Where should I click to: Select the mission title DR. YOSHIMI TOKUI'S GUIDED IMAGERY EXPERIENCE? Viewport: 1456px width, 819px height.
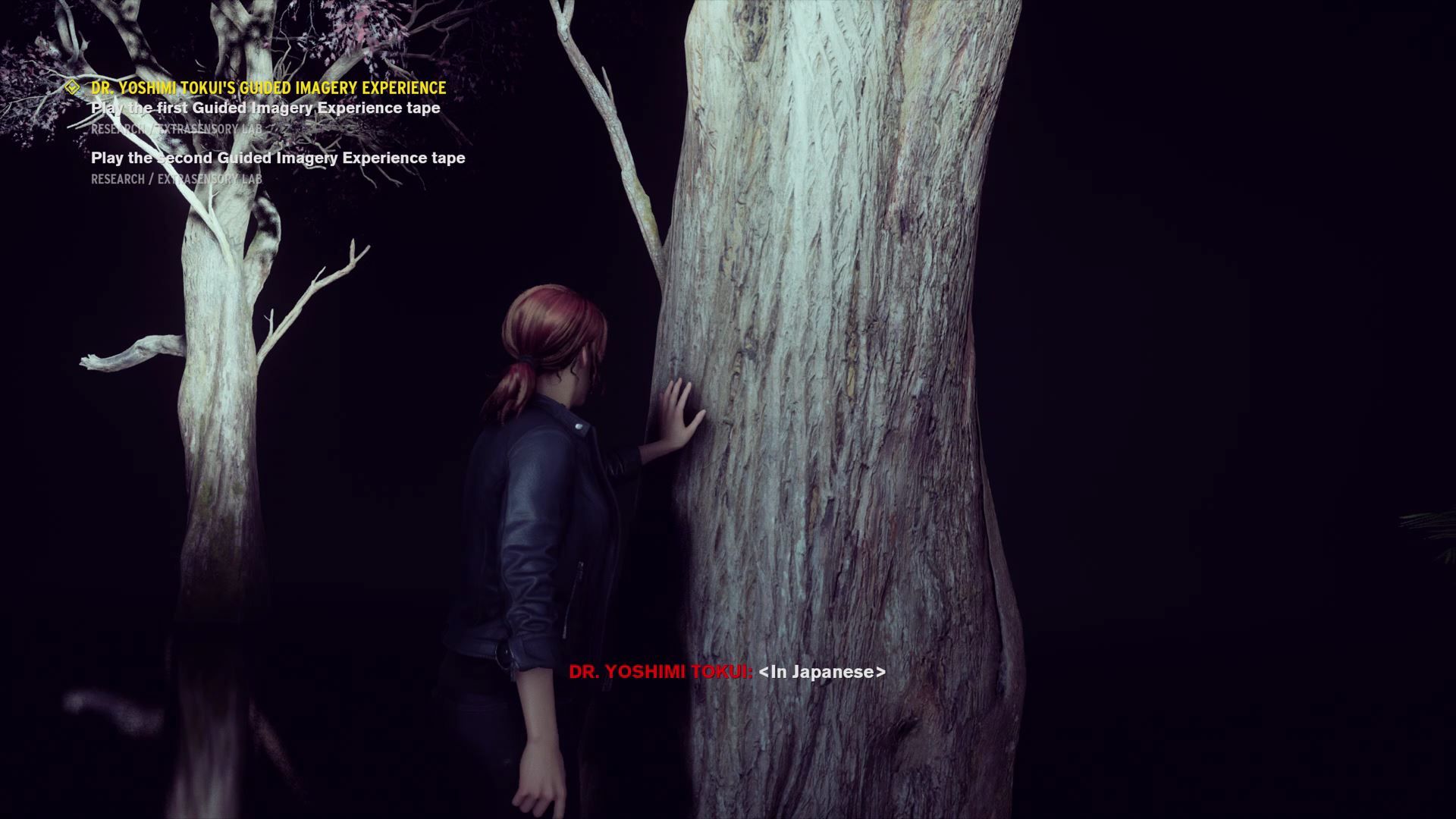click(x=267, y=87)
